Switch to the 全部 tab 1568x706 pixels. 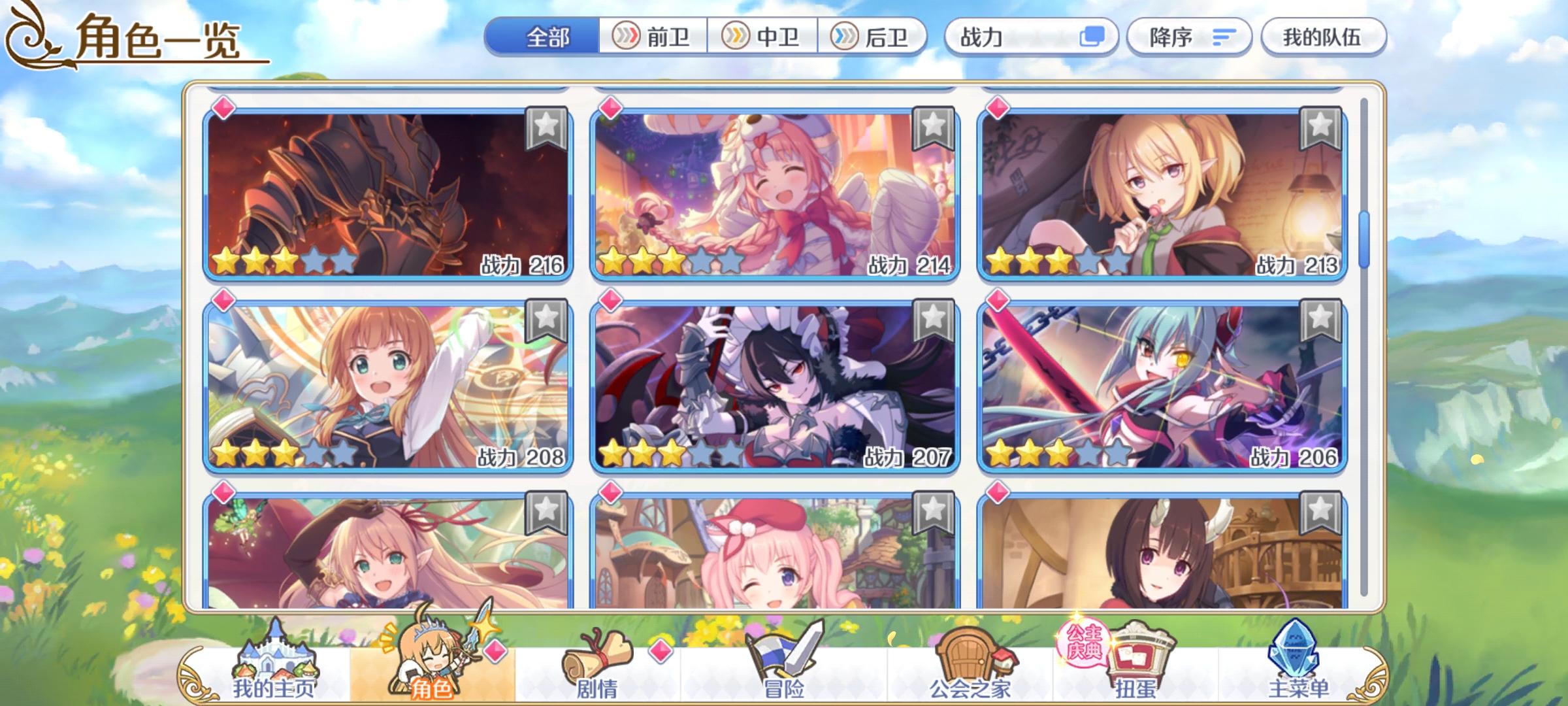tap(546, 37)
